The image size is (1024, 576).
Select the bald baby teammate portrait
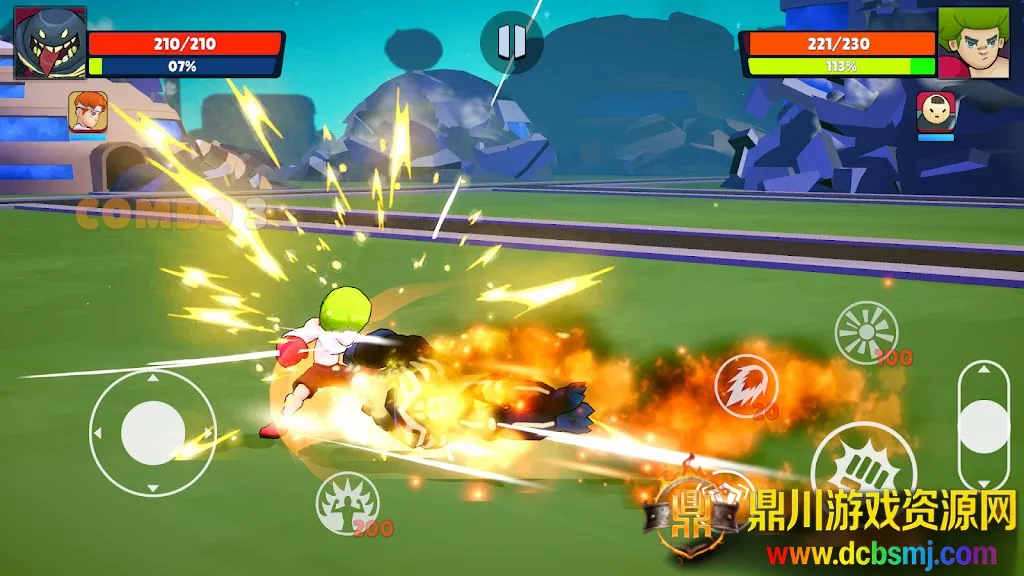pos(936,112)
